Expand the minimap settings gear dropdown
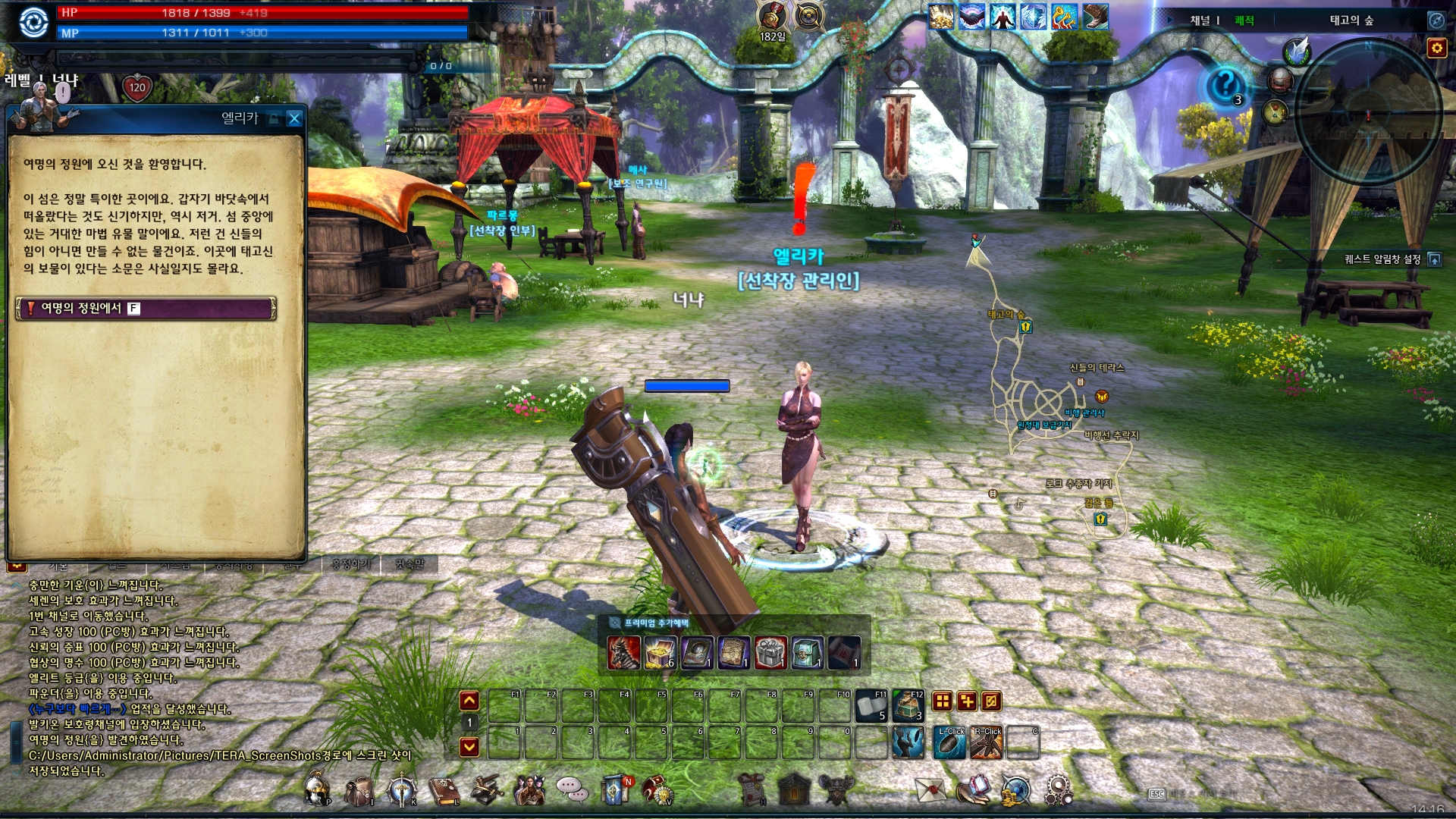The image size is (1456, 819). tap(1436, 48)
